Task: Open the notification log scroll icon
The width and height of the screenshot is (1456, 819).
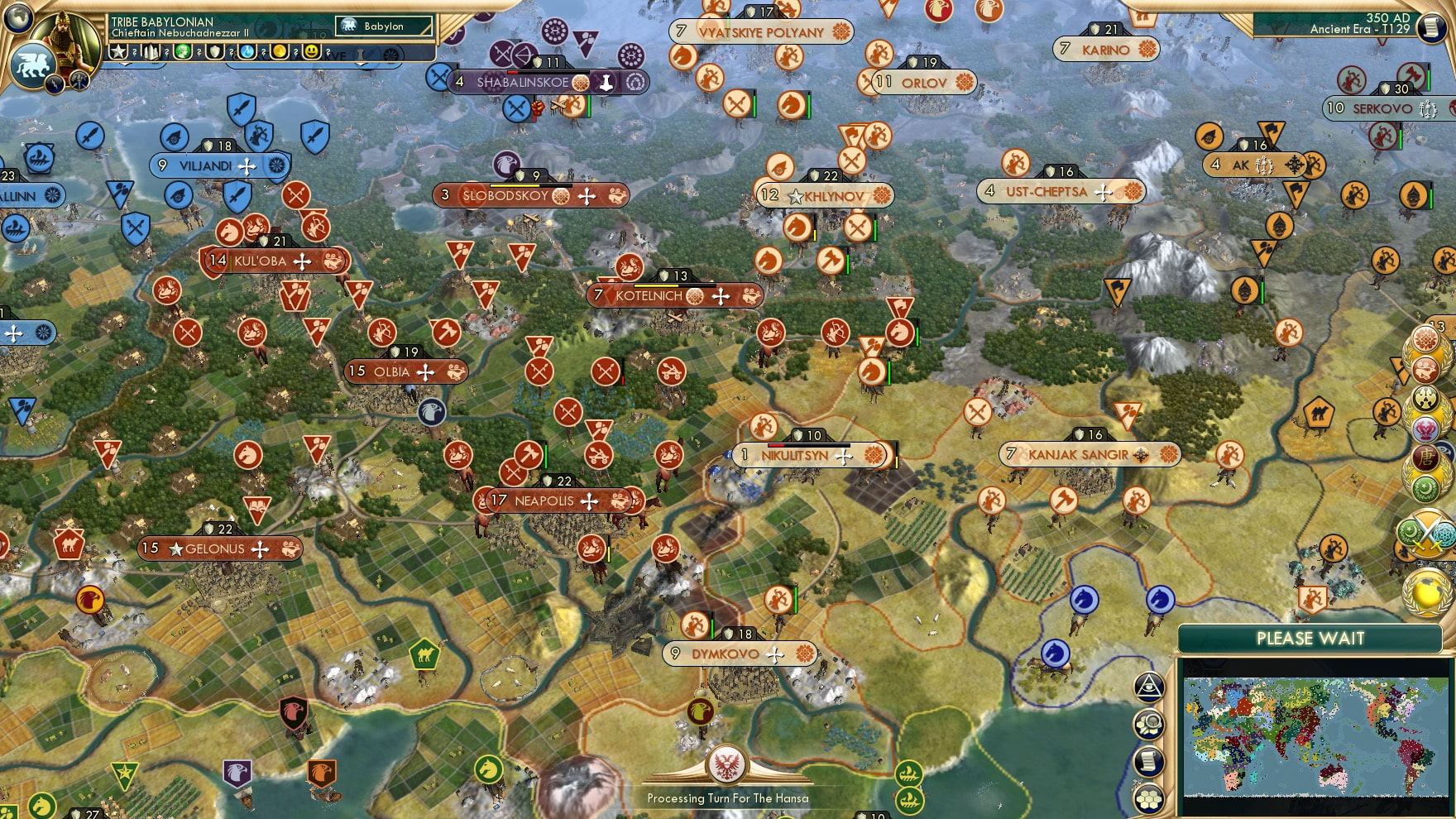Action: [x=1148, y=759]
